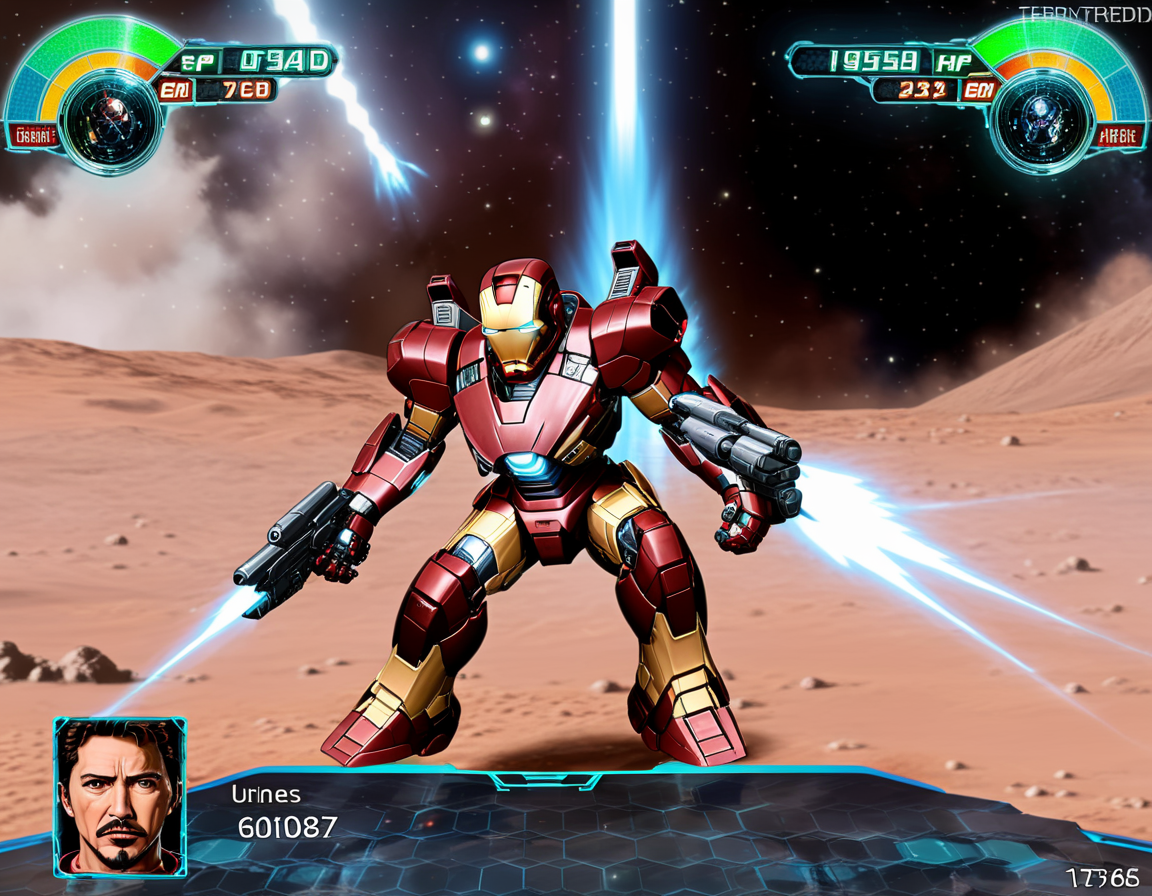Click the right unit's circular emblem portrait
This screenshot has height=896, width=1152.
click(1040, 122)
